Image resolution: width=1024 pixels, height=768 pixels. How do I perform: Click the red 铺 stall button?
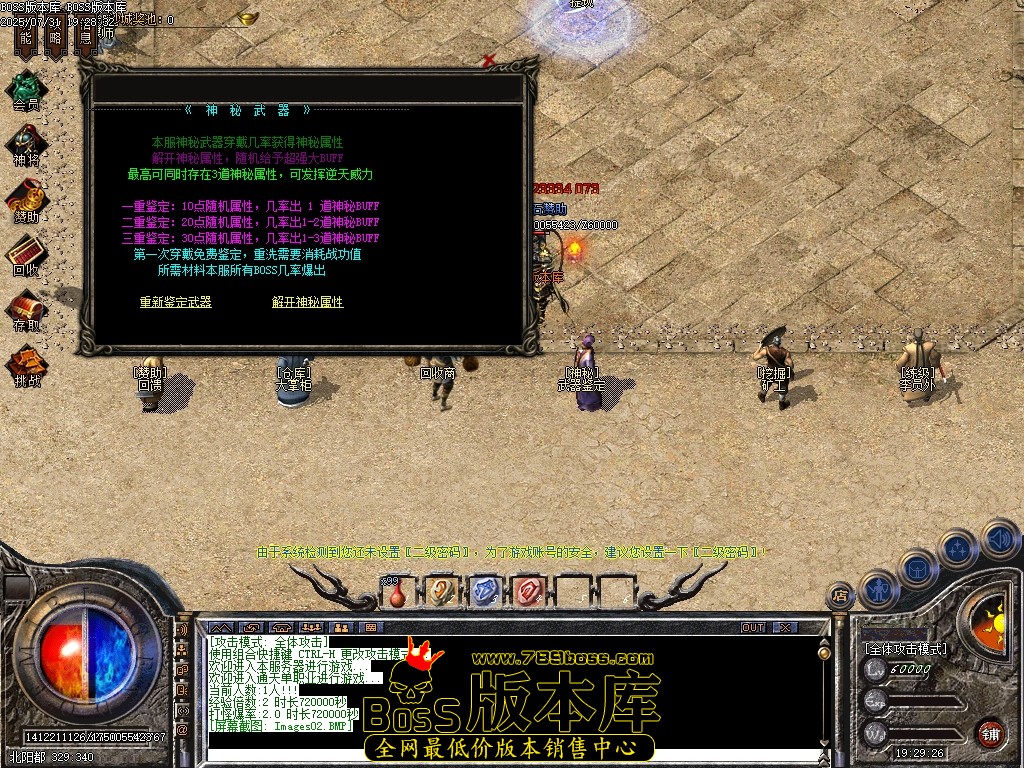[990, 732]
